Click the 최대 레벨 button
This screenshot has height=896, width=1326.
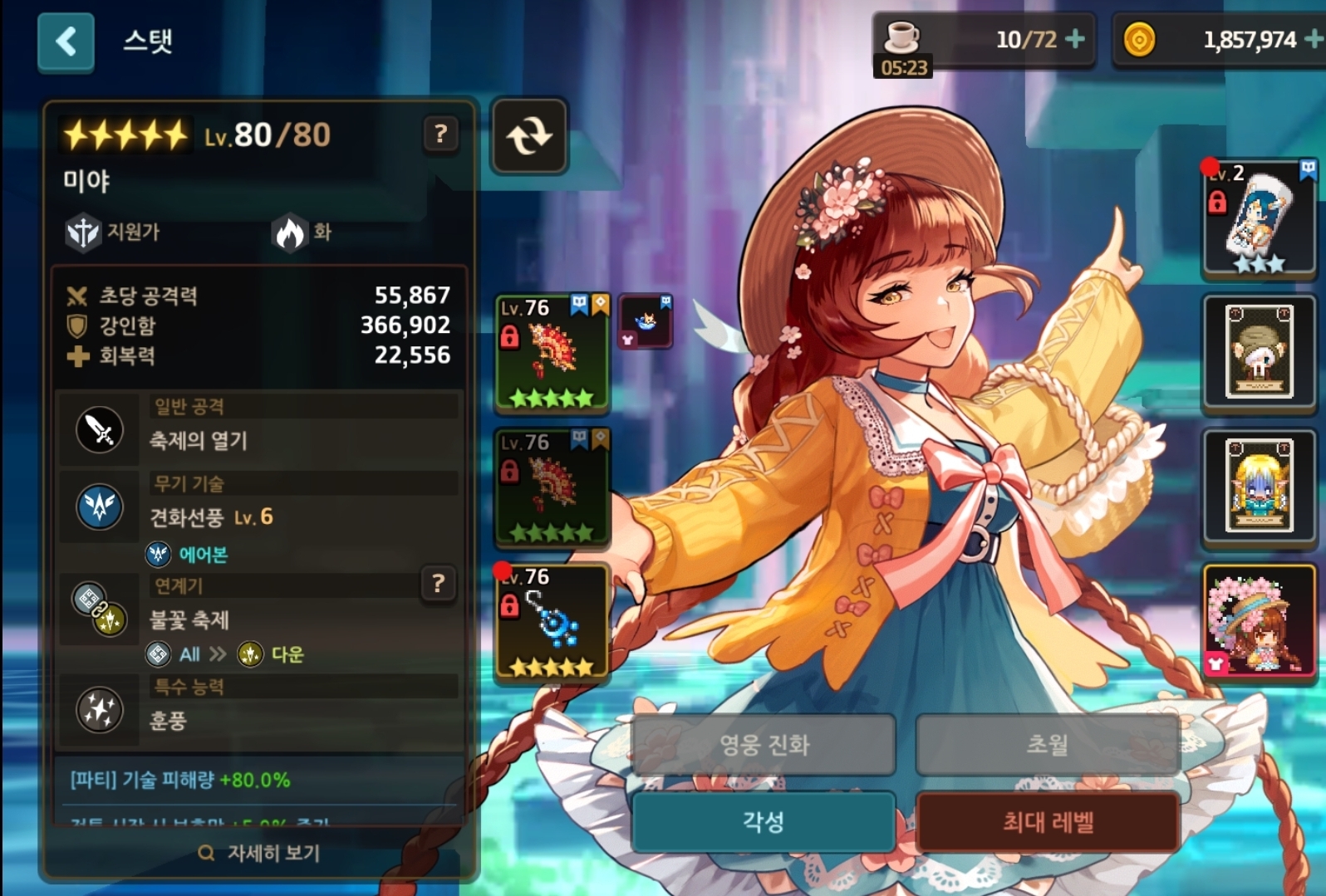point(1048,822)
